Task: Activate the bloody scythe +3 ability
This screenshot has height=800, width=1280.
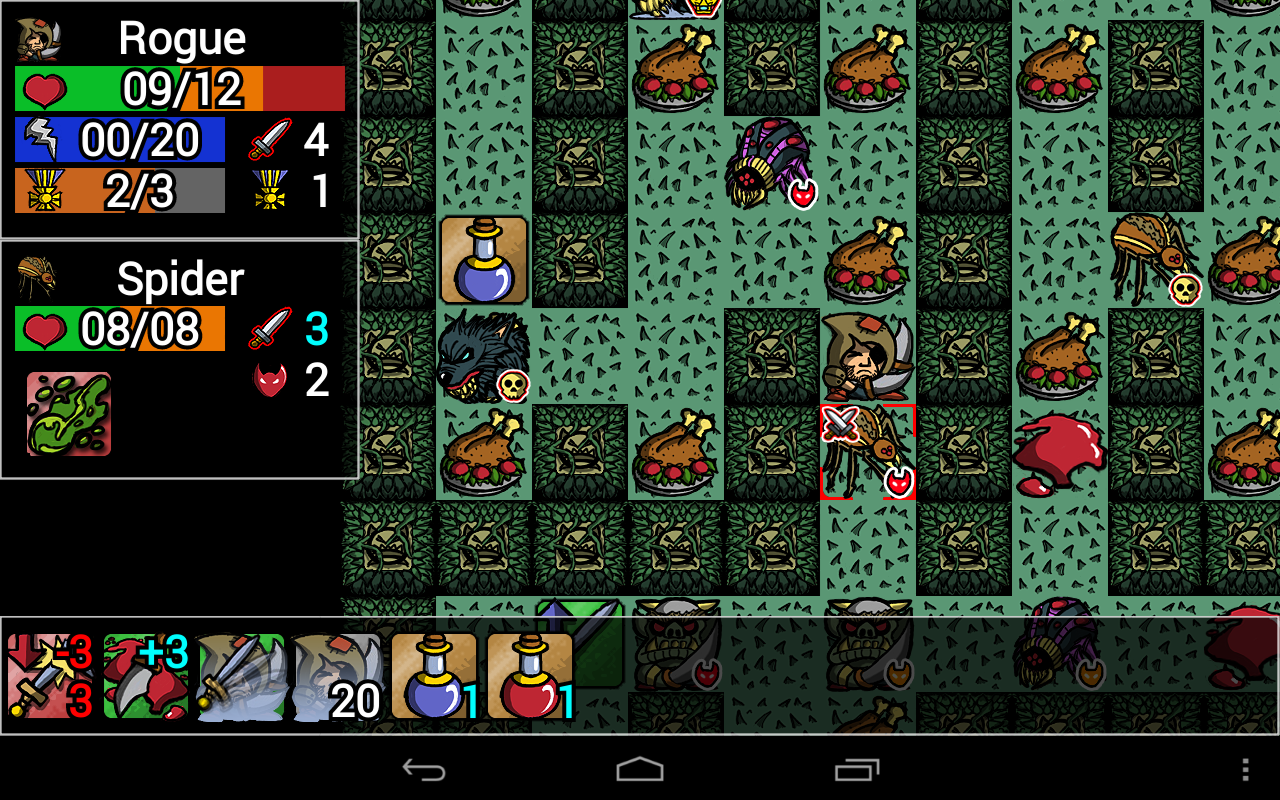Action: click(146, 676)
